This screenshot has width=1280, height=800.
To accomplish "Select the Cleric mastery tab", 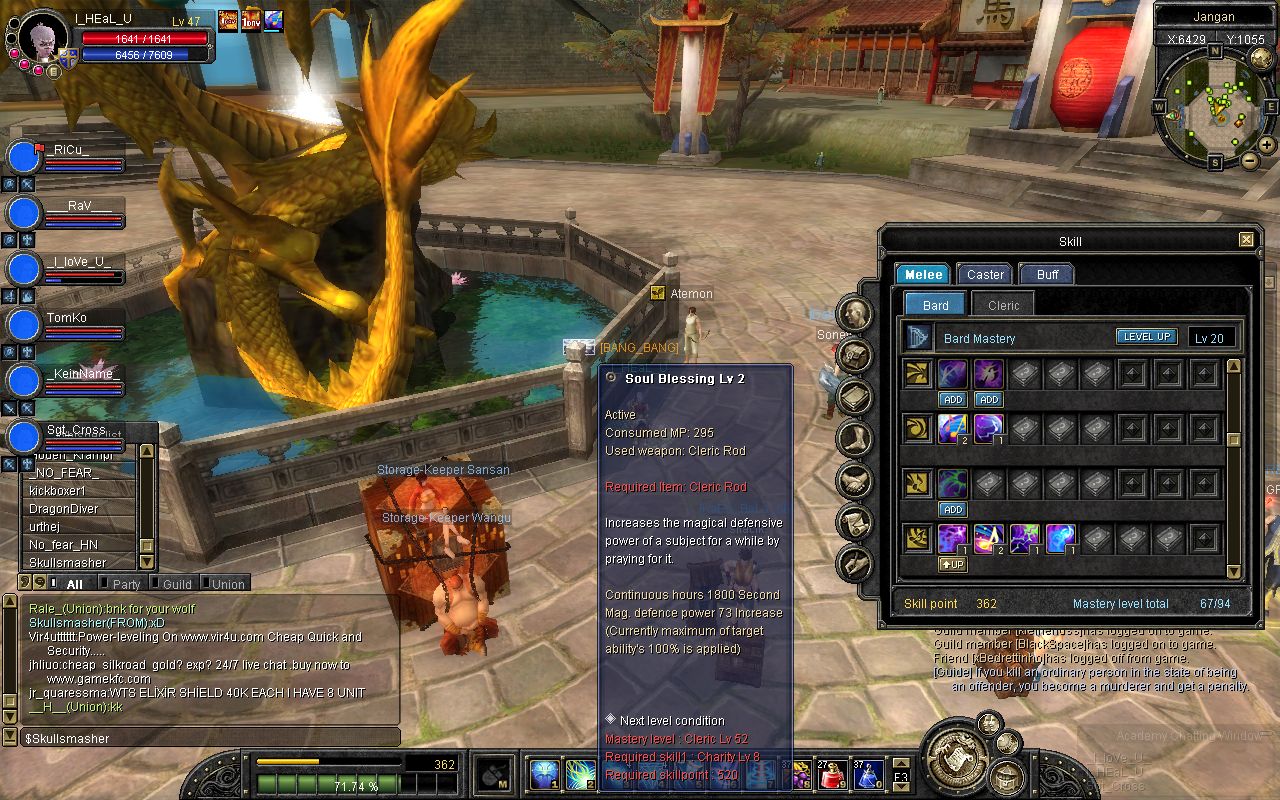I will (1003, 305).
